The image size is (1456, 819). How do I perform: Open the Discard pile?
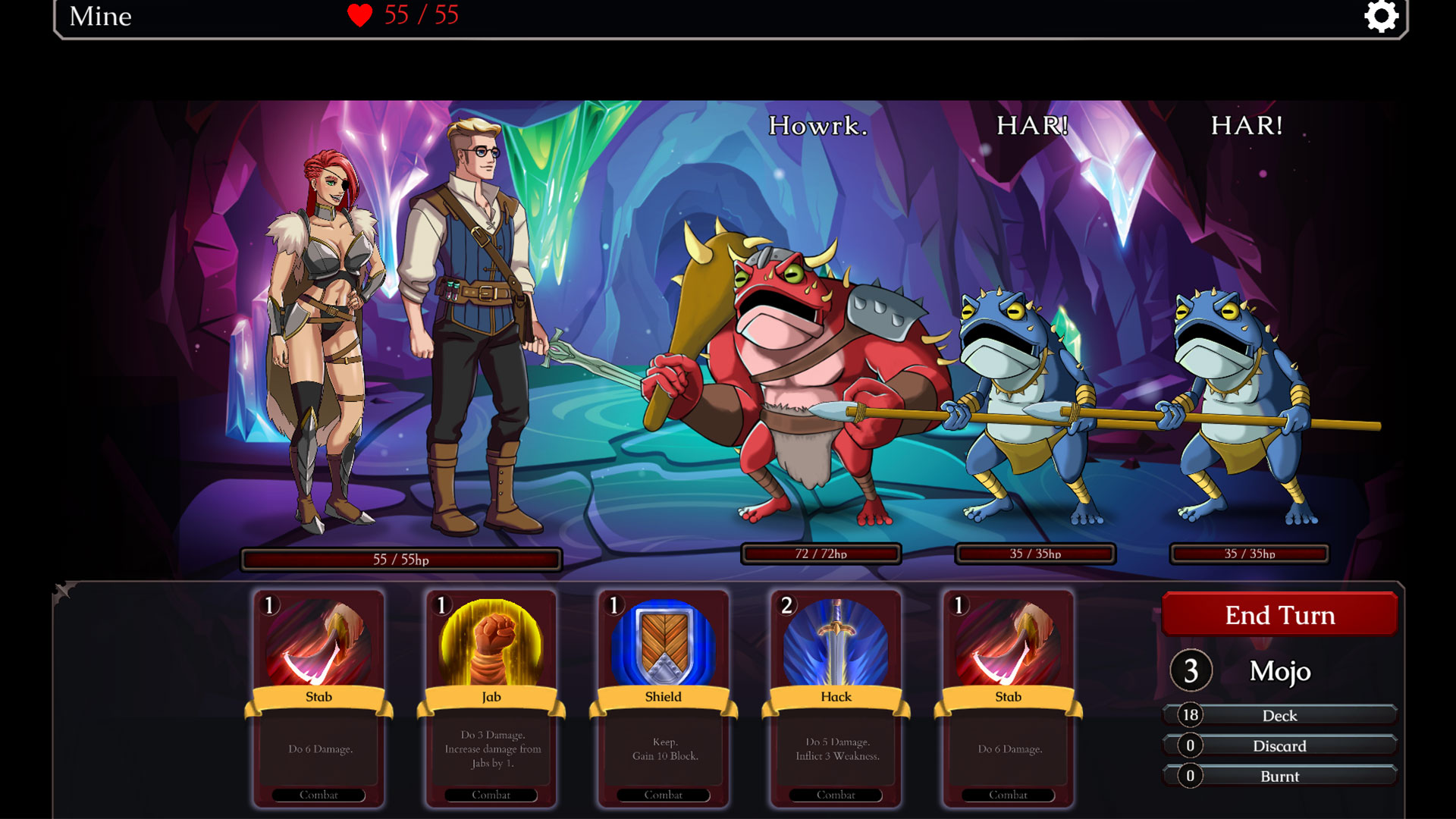coord(1279,745)
